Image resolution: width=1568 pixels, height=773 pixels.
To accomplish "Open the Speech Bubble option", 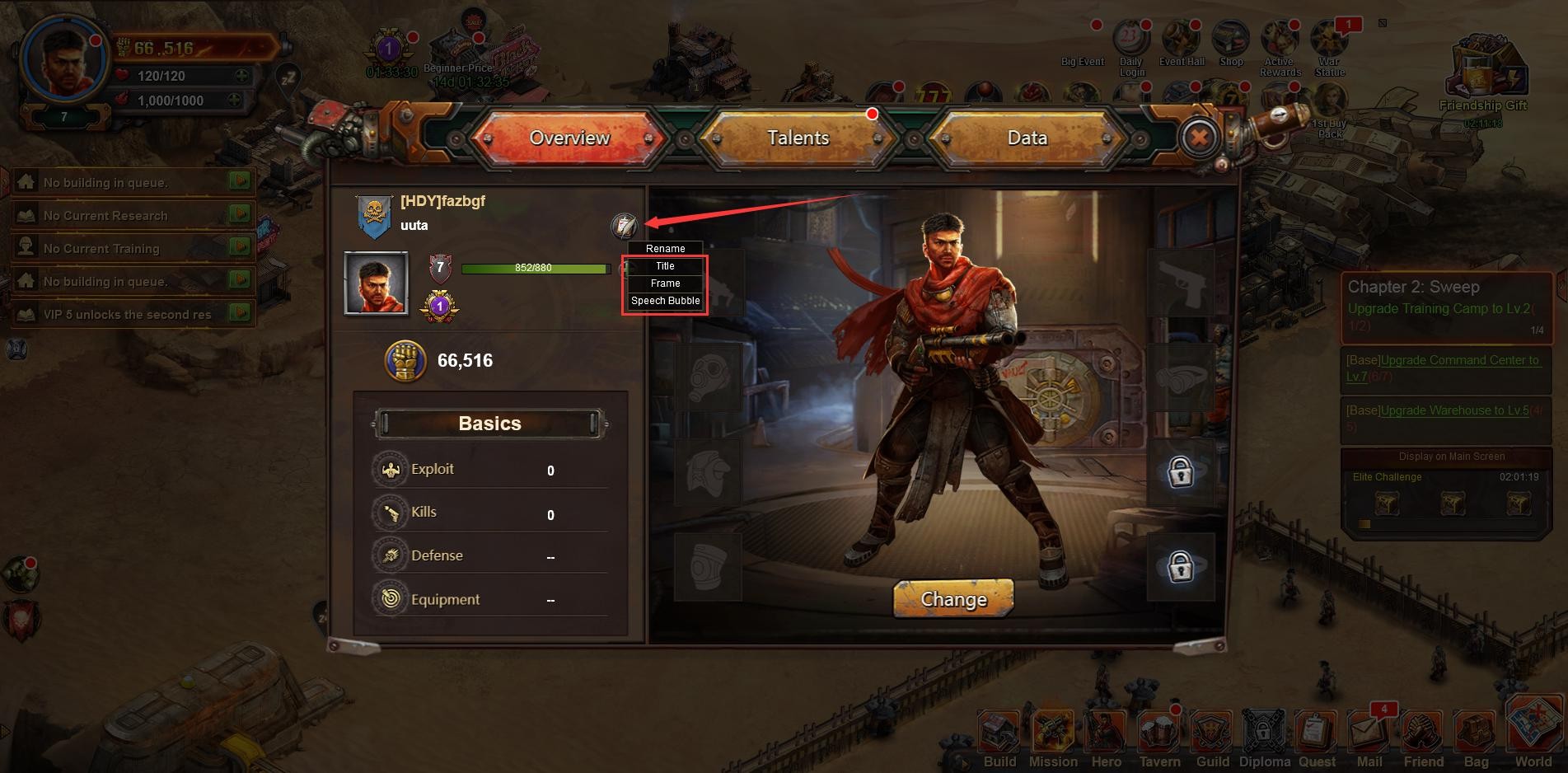I will click(x=665, y=301).
